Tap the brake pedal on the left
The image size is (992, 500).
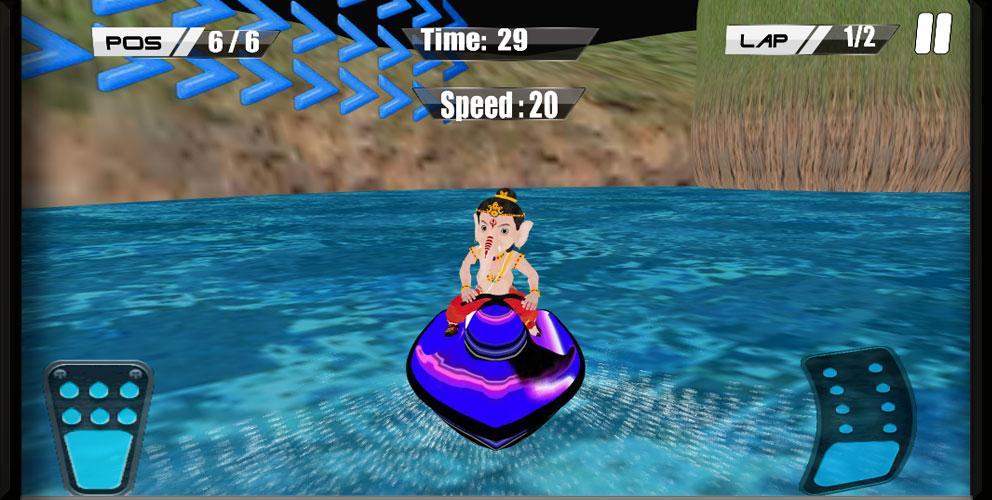97,427
